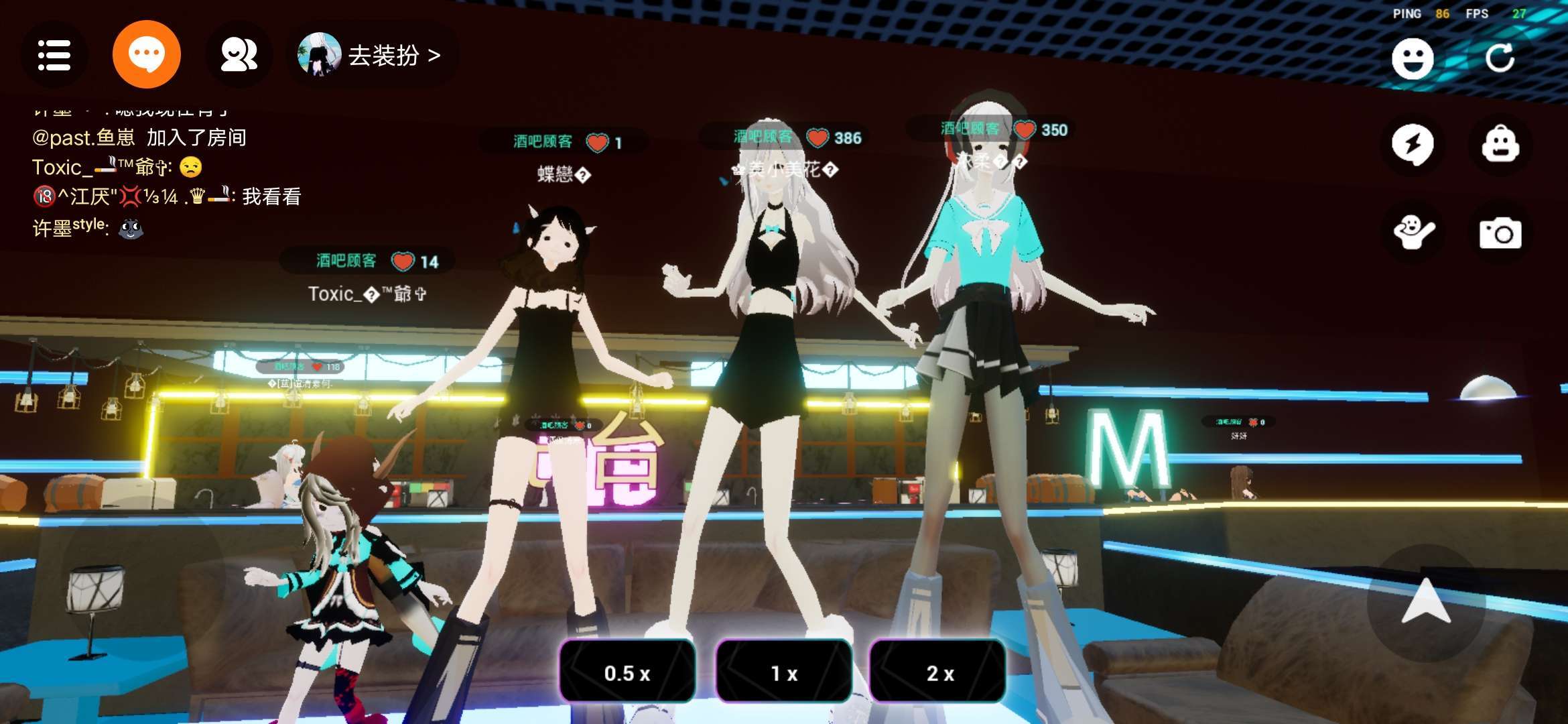This screenshot has width=1568, height=724.
Task: Tap the circular refresh arrow icon
Action: pos(1500,59)
